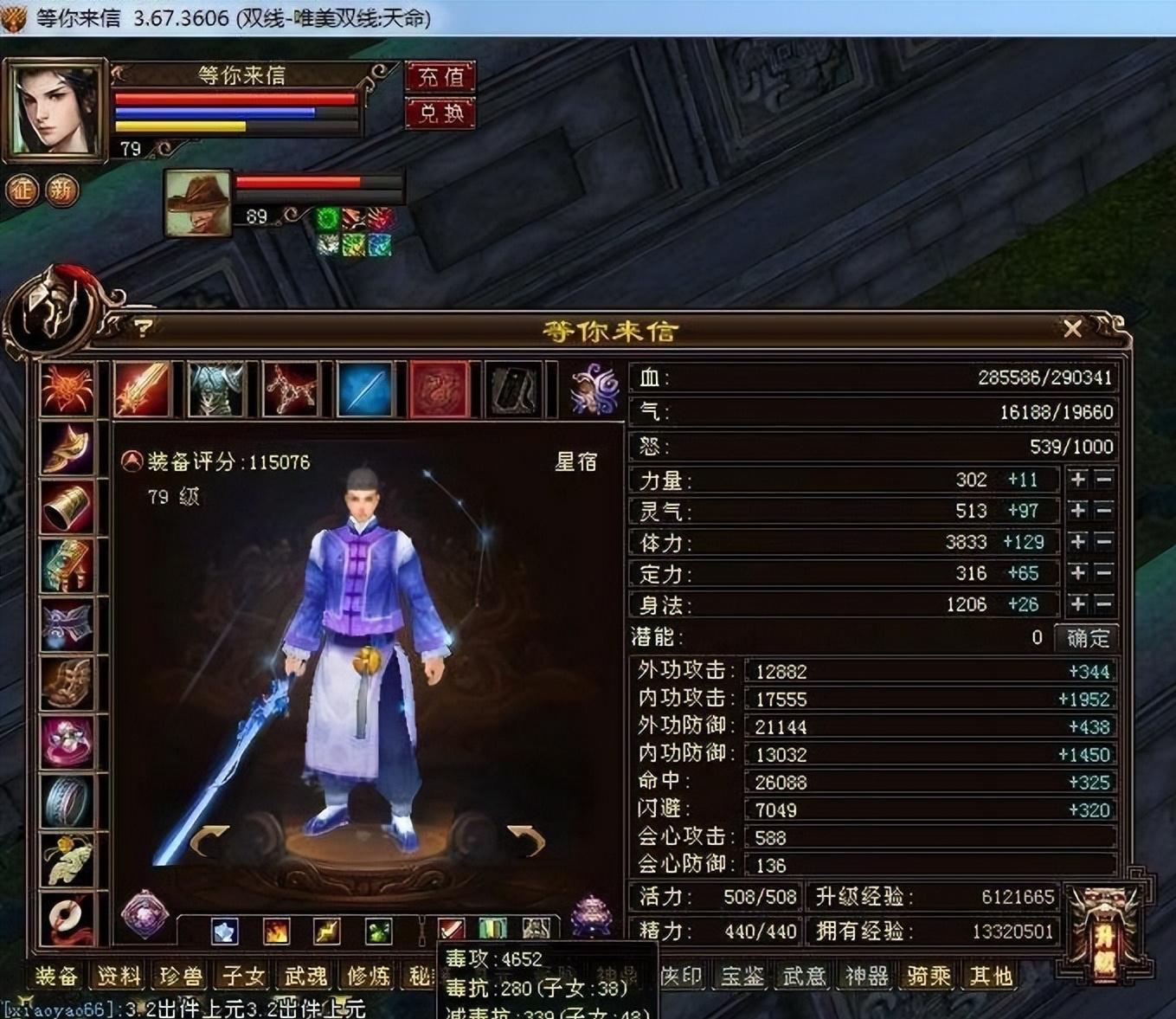Open the 充值 recharge shop
The image size is (1176, 1019).
pyautogui.click(x=440, y=77)
